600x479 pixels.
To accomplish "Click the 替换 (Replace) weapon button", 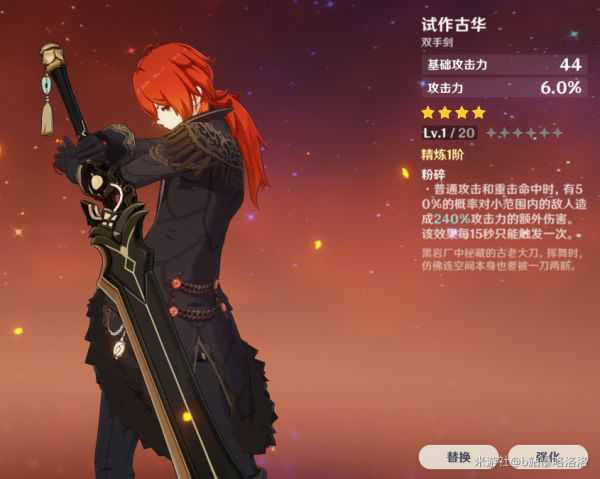I will click(458, 457).
